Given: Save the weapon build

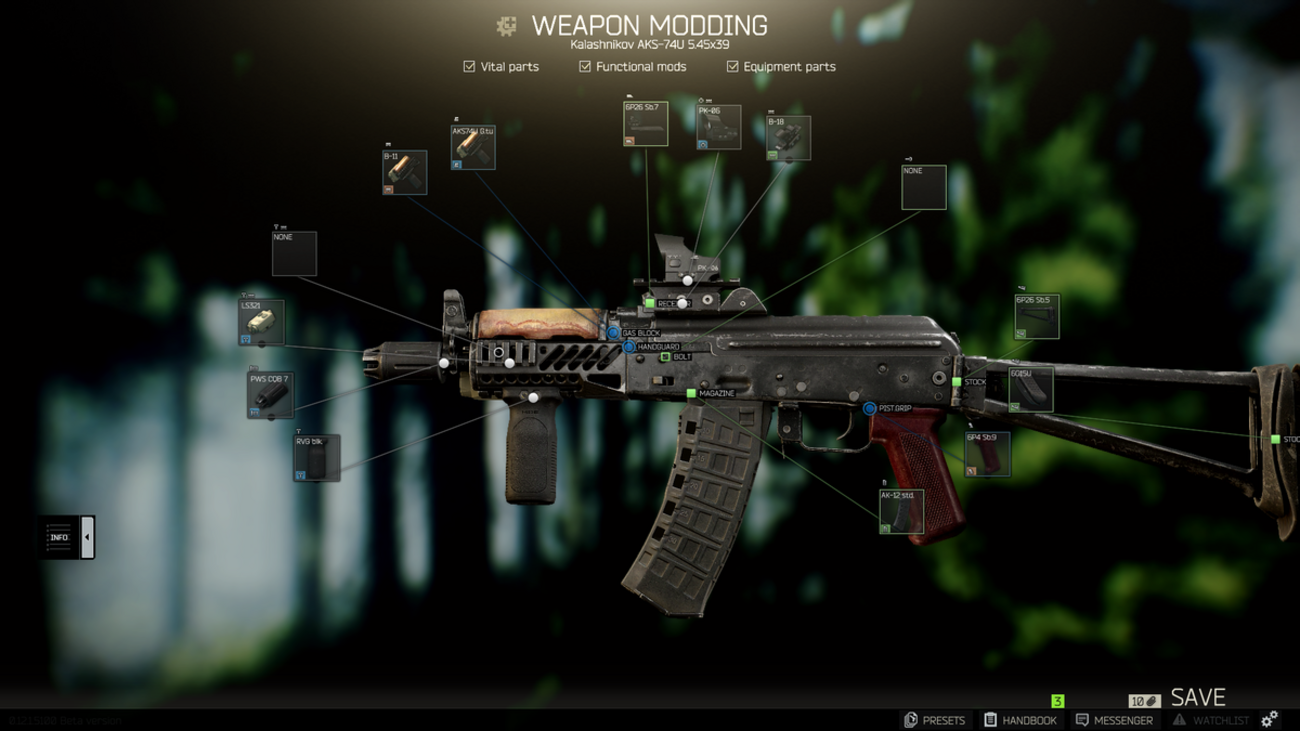Looking at the screenshot, I should [1197, 697].
